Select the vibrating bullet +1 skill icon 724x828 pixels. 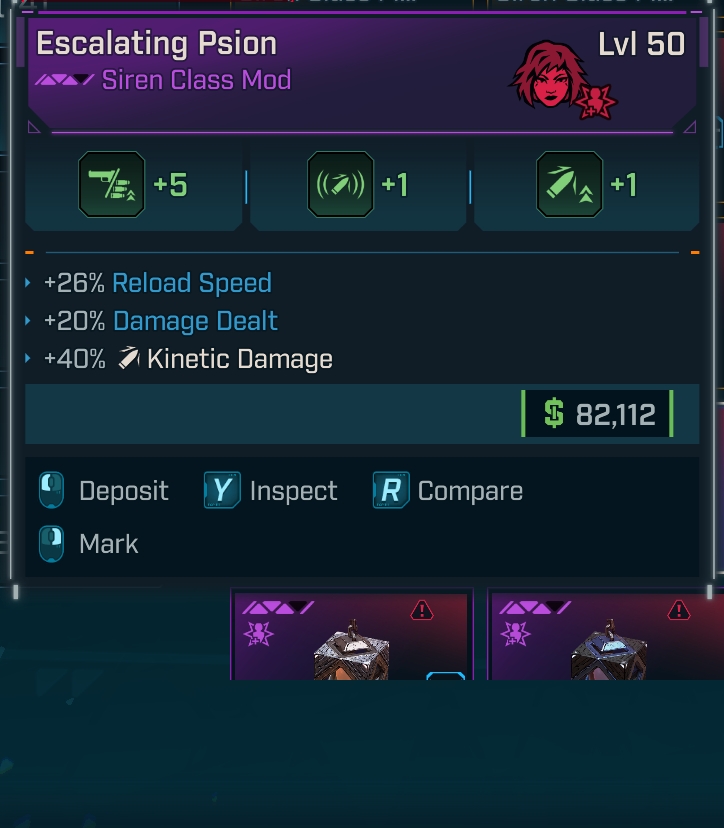tap(340, 185)
